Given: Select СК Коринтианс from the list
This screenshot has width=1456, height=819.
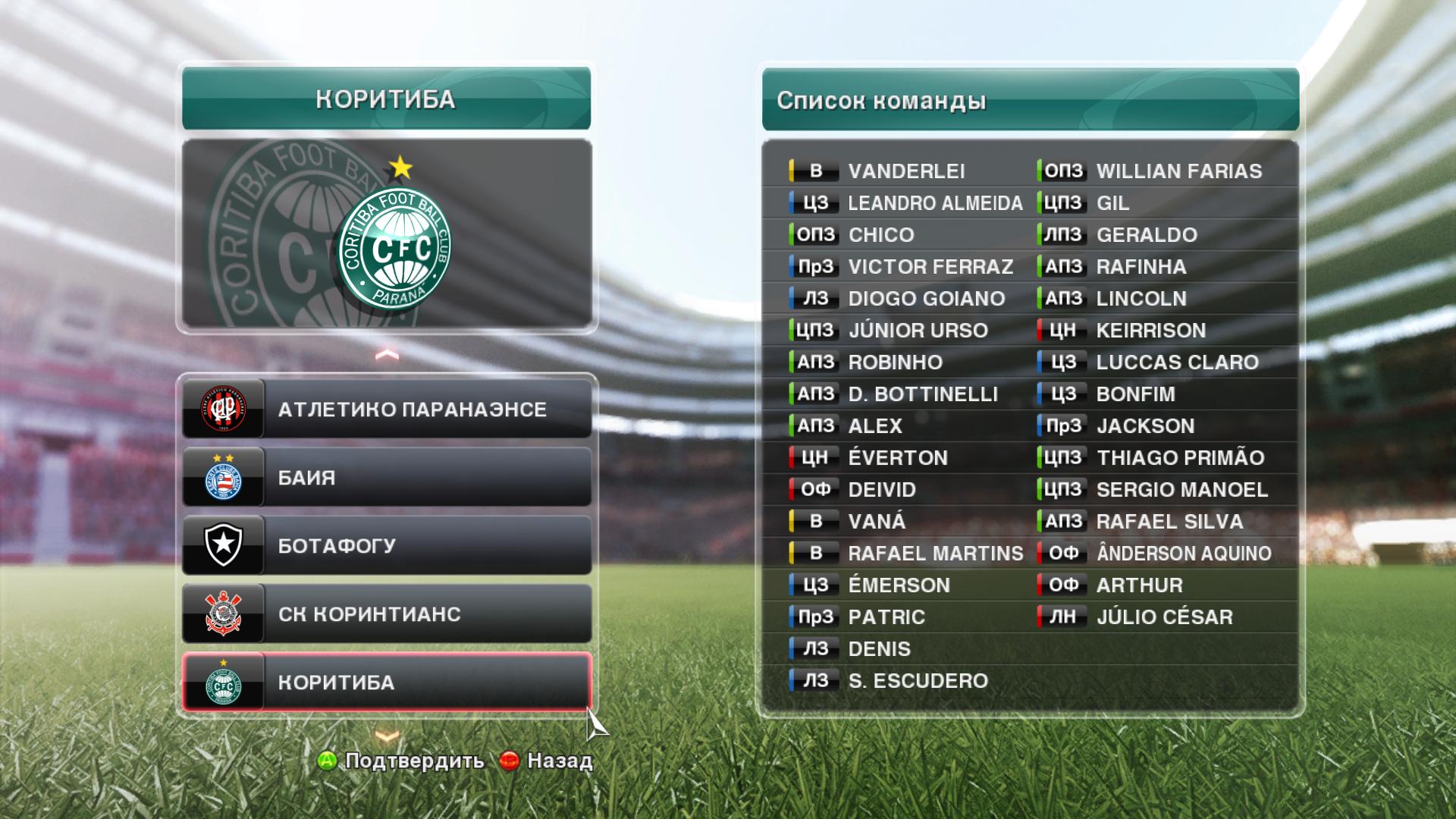Looking at the screenshot, I should (x=387, y=614).
